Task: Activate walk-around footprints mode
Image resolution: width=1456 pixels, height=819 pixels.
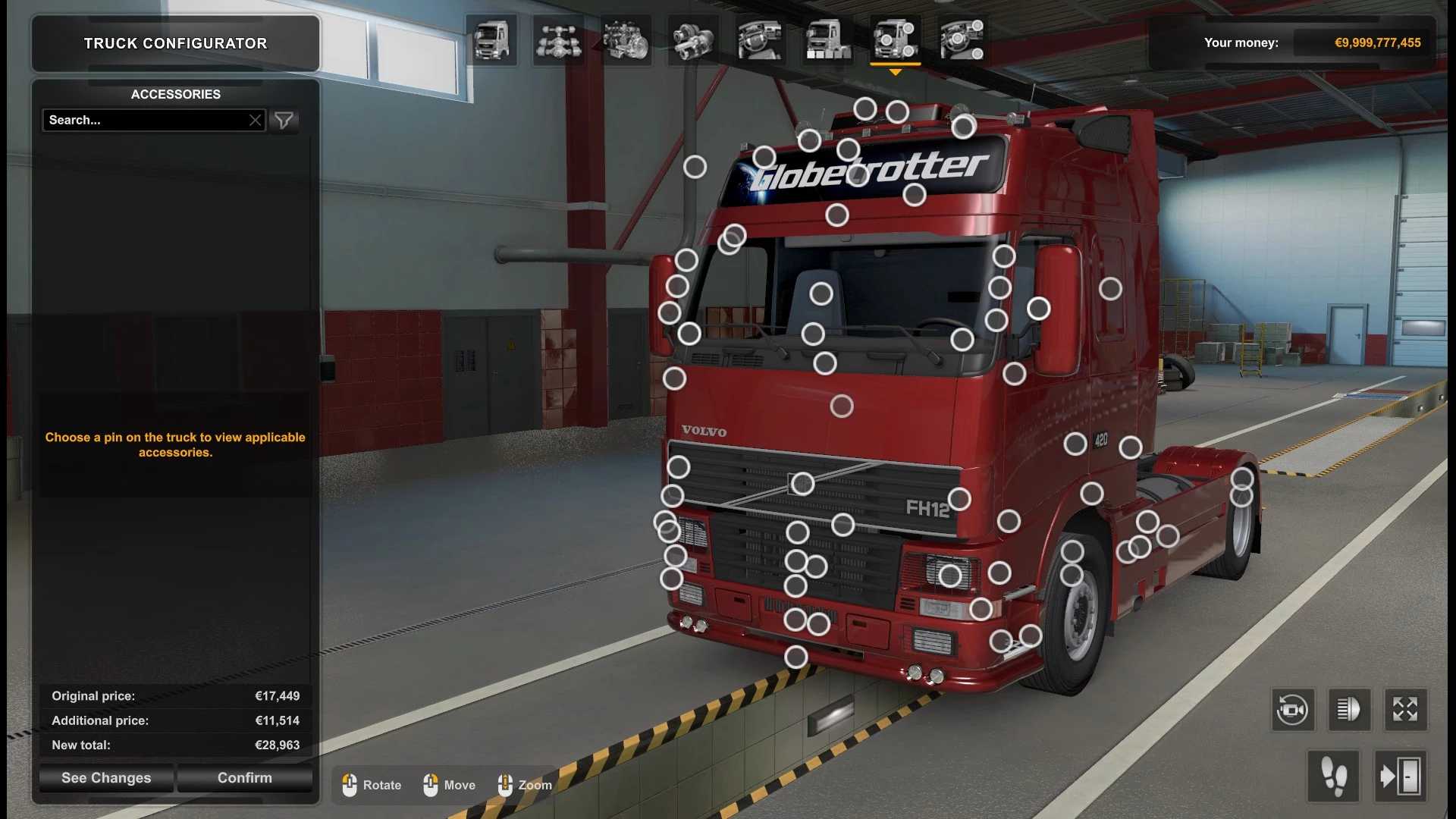Action: [x=1334, y=776]
